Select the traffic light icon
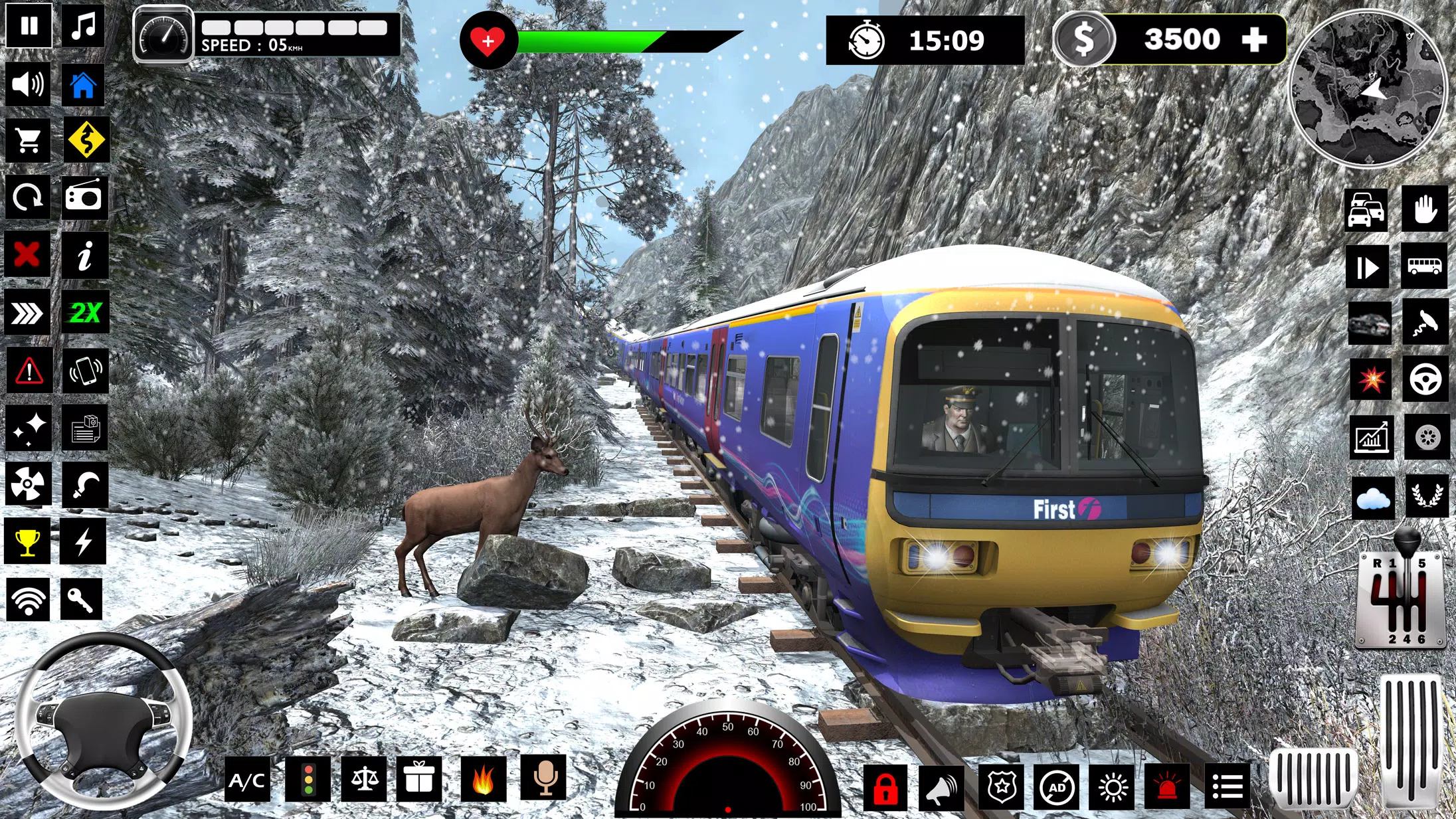This screenshot has height=819, width=1456. coord(308,780)
